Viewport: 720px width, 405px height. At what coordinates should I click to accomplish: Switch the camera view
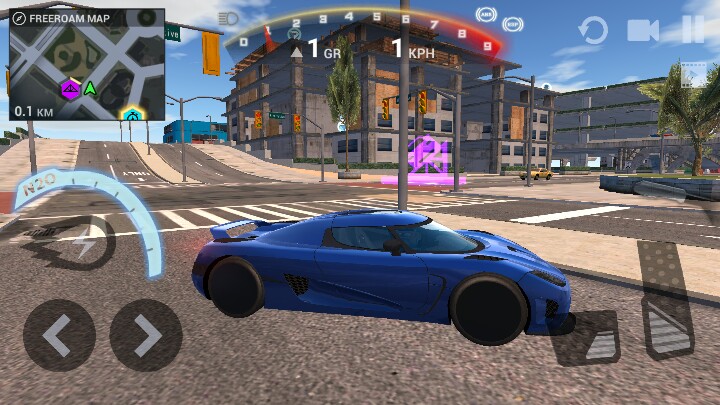tap(643, 30)
